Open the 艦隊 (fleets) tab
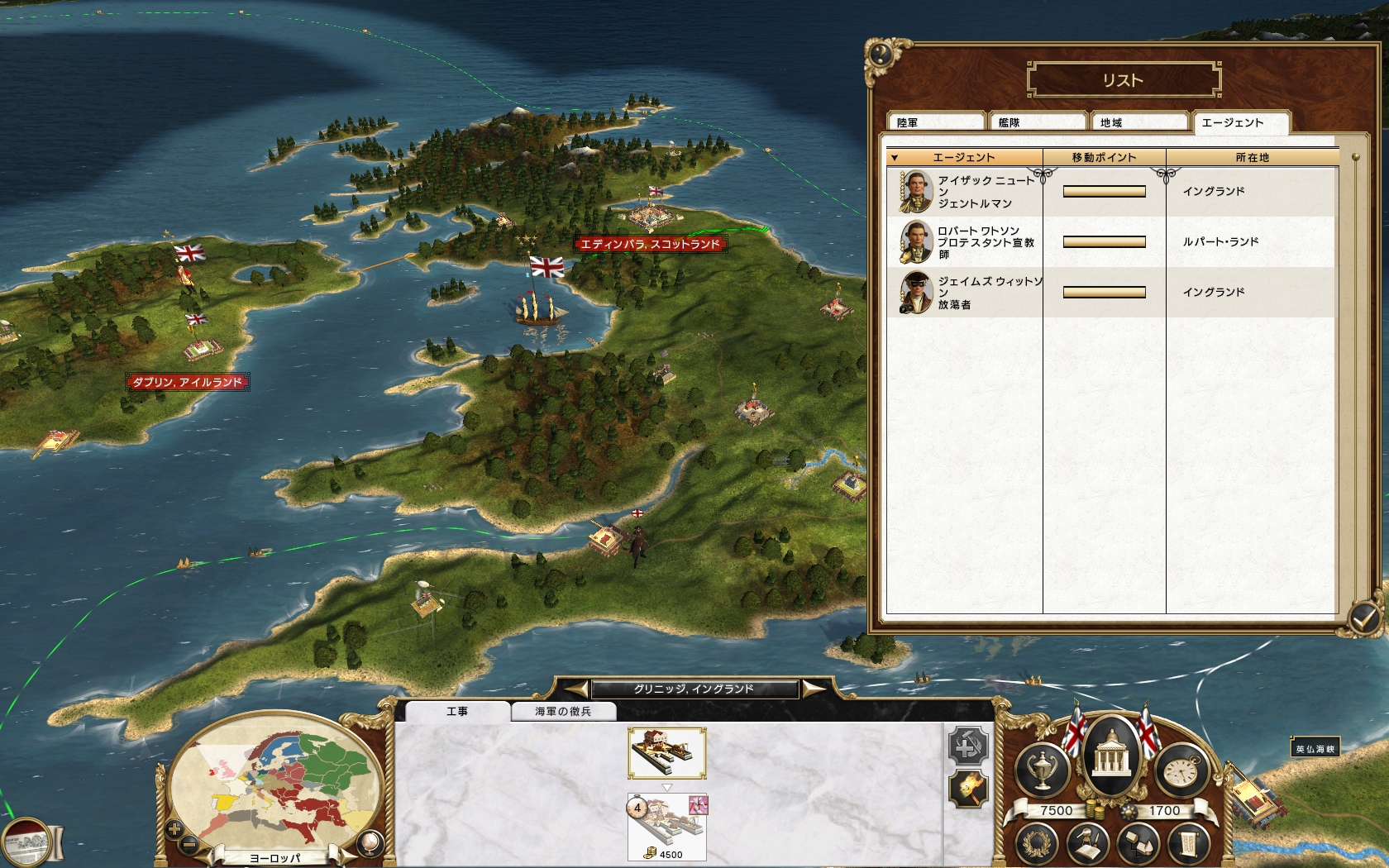This screenshot has height=868, width=1389. (x=1037, y=122)
